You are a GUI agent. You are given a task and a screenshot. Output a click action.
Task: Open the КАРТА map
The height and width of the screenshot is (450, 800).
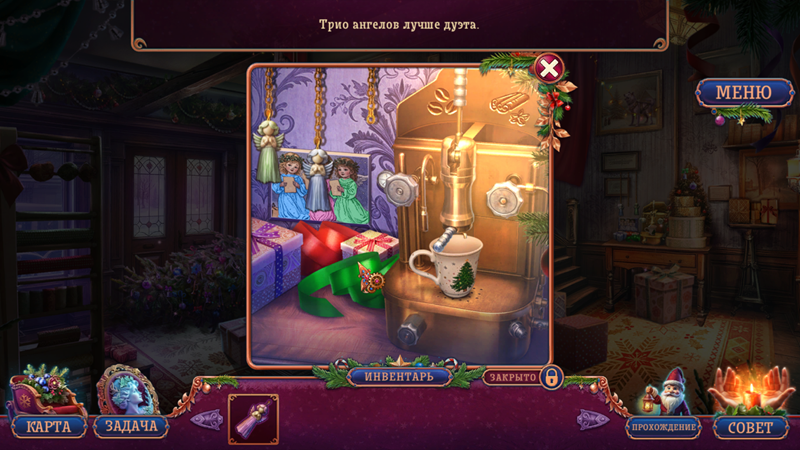pos(48,427)
